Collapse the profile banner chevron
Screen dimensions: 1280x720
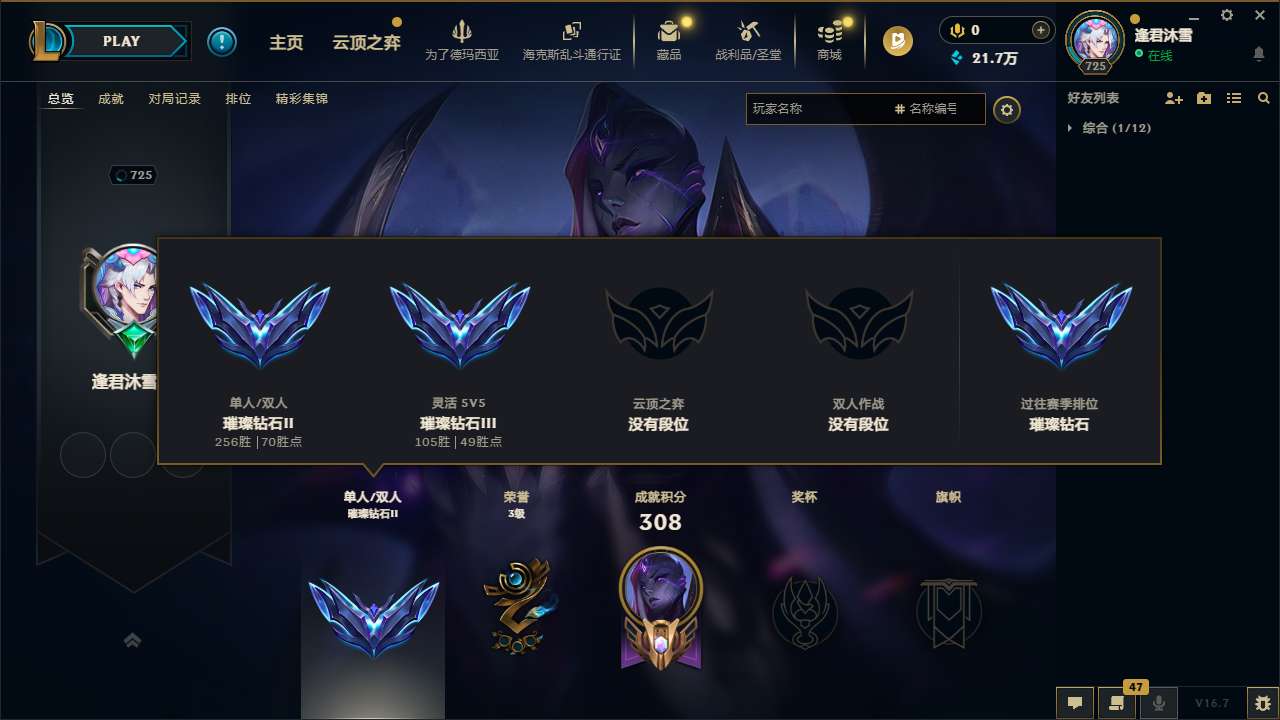pyautogui.click(x=133, y=639)
